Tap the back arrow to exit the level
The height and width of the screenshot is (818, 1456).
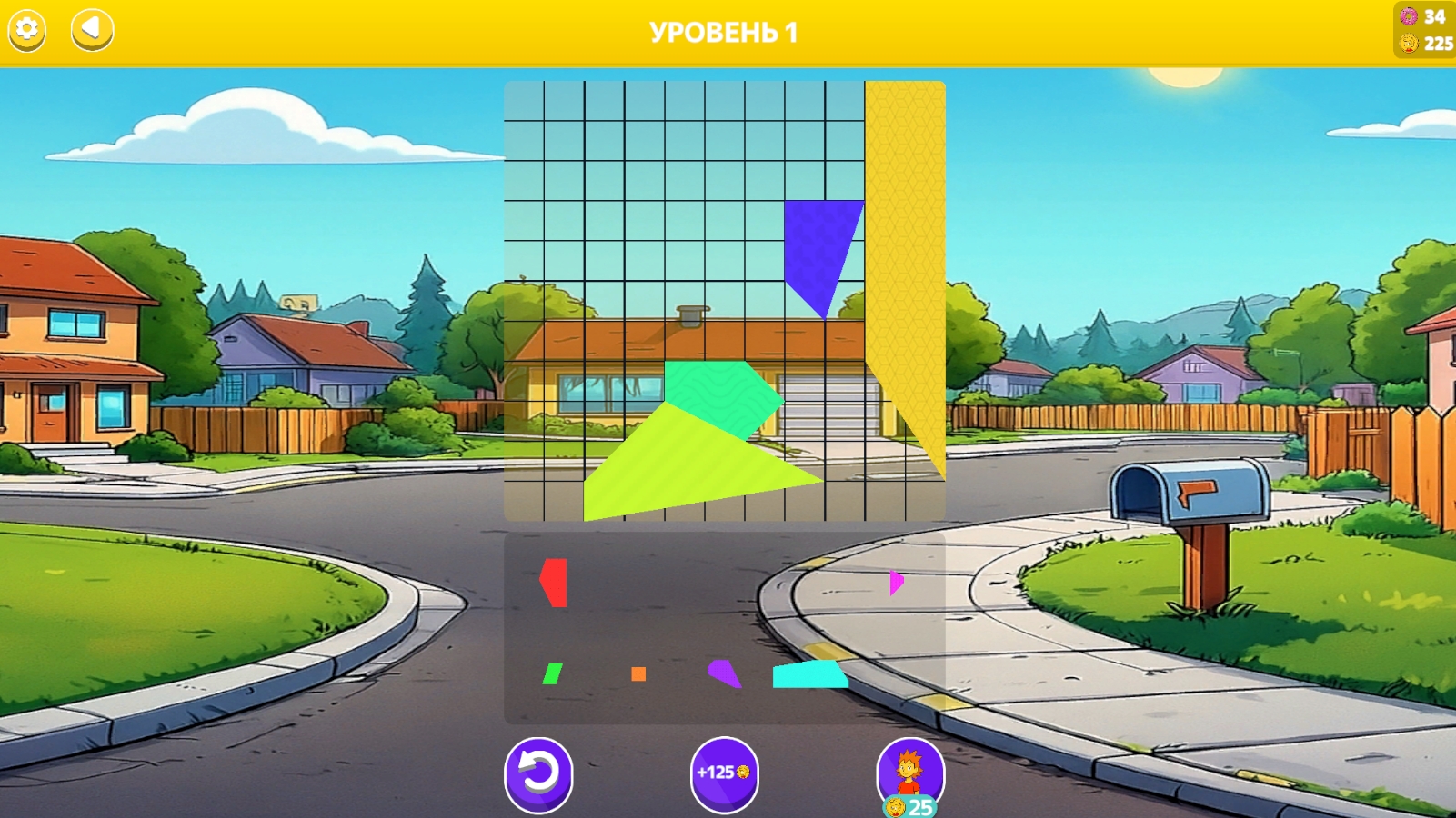pyautogui.click(x=90, y=30)
